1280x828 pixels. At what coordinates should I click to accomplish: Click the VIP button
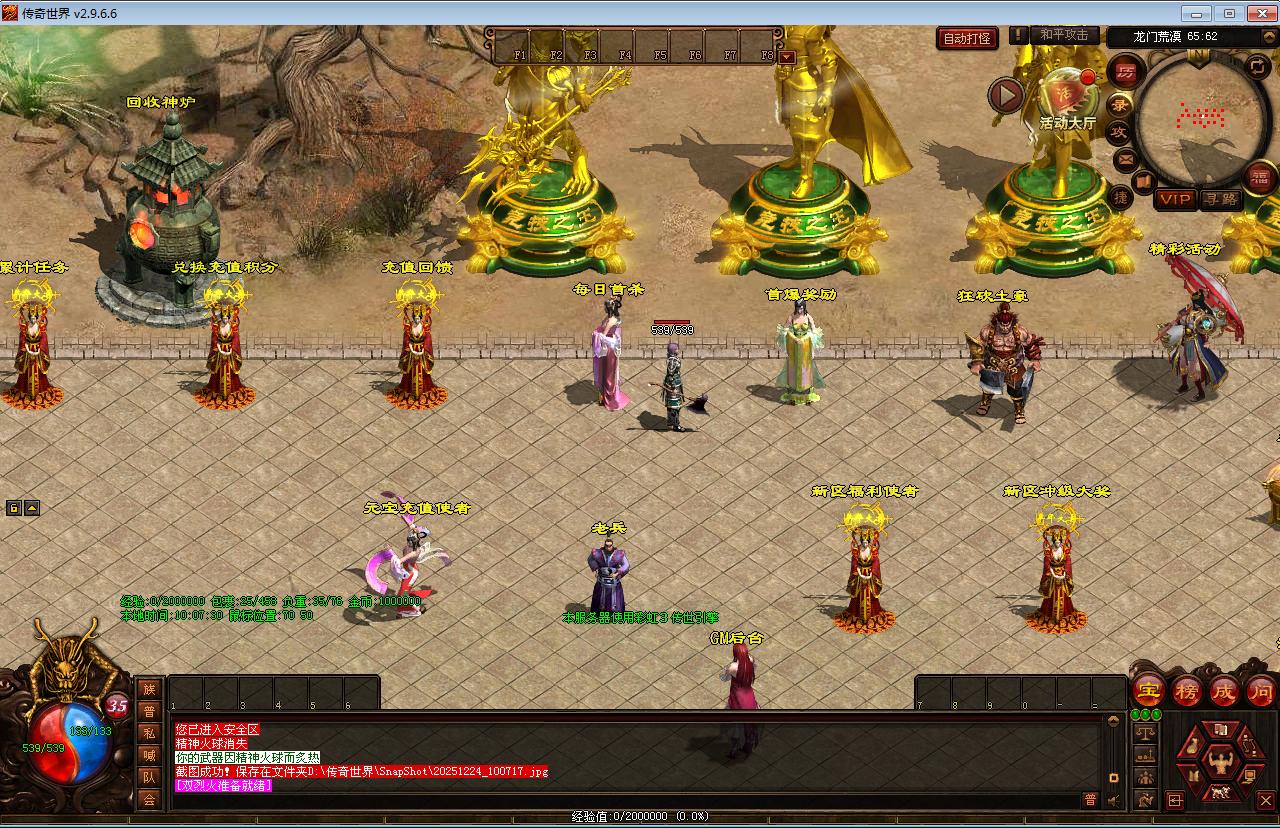click(1175, 199)
